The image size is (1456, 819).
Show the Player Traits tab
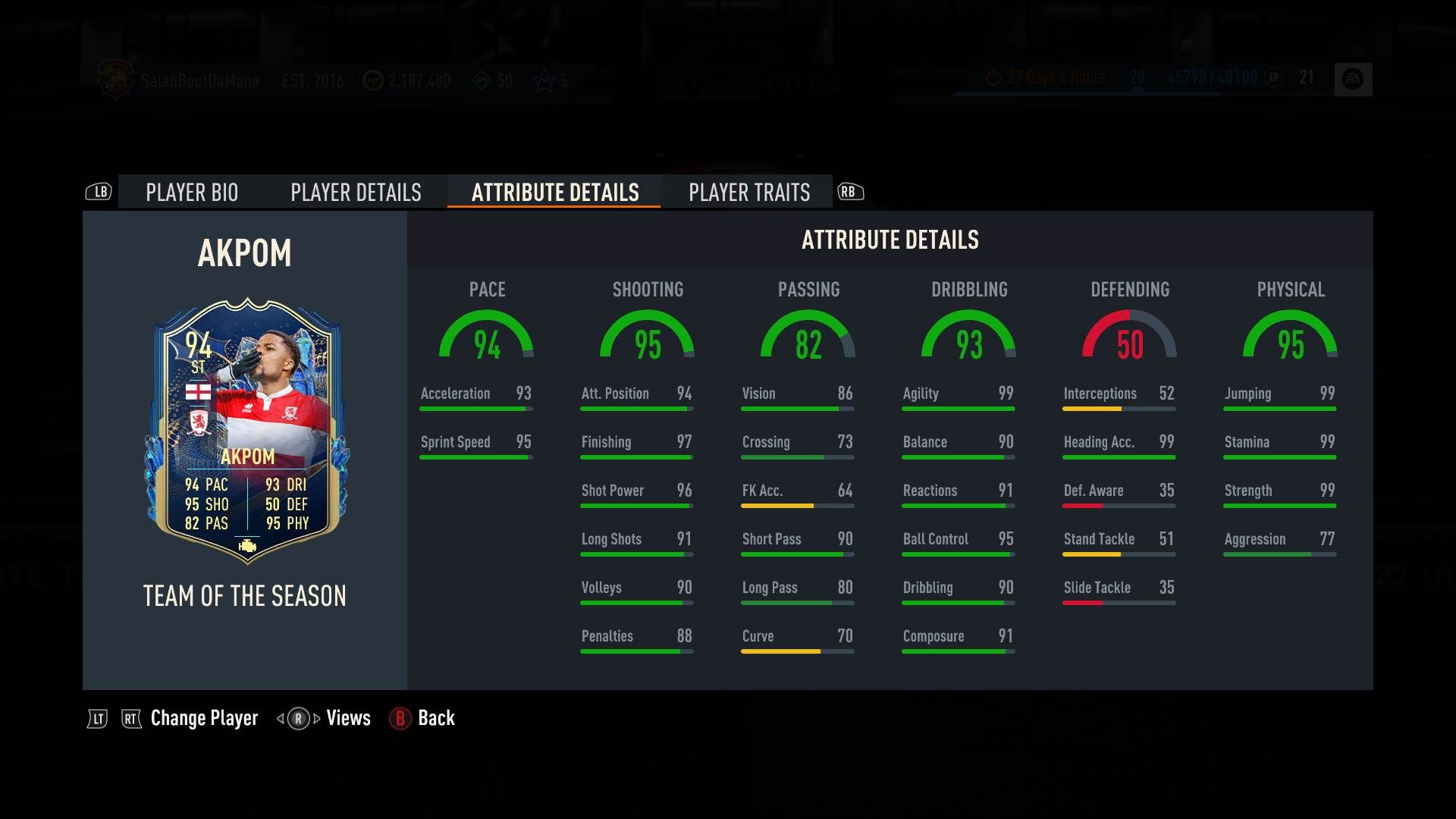[749, 193]
